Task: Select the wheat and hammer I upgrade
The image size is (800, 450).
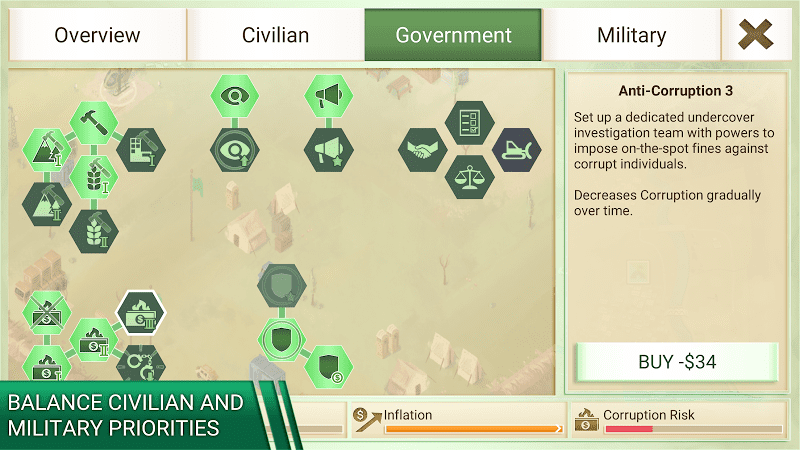Action: (94, 177)
